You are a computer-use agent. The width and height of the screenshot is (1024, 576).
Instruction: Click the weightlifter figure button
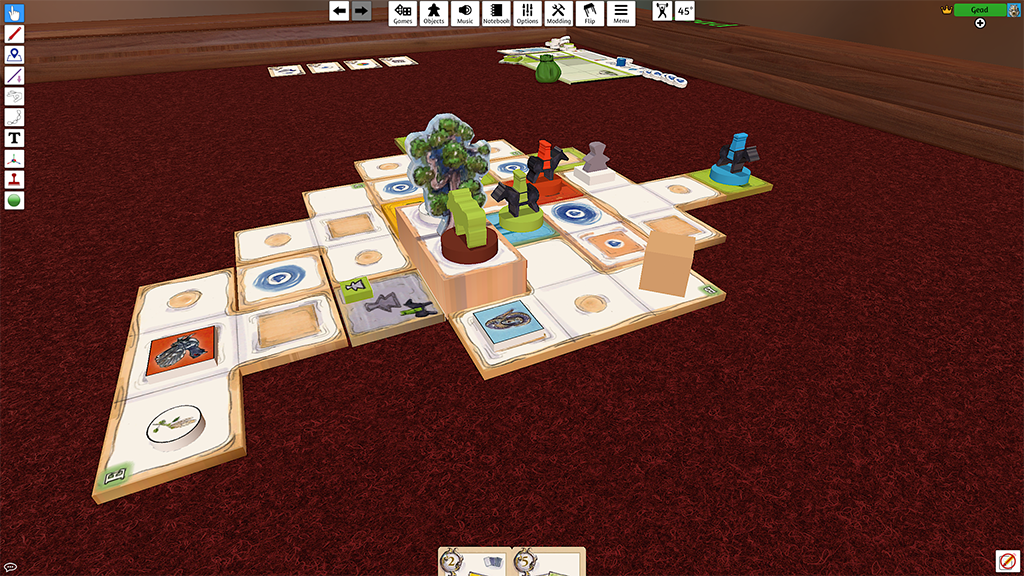pos(663,11)
